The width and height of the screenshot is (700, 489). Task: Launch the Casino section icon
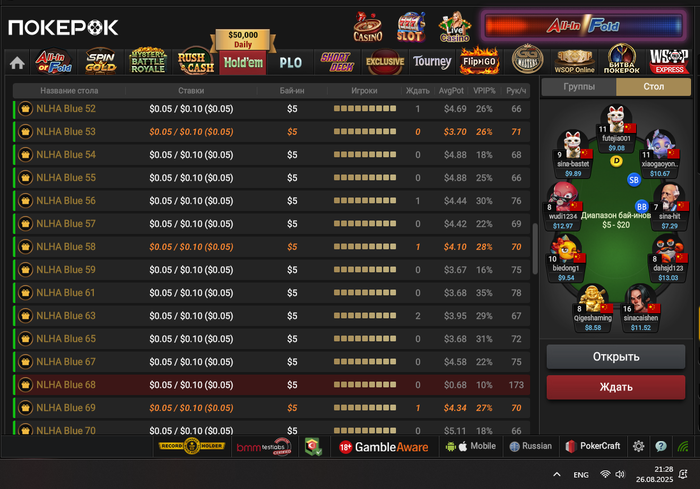coord(368,26)
